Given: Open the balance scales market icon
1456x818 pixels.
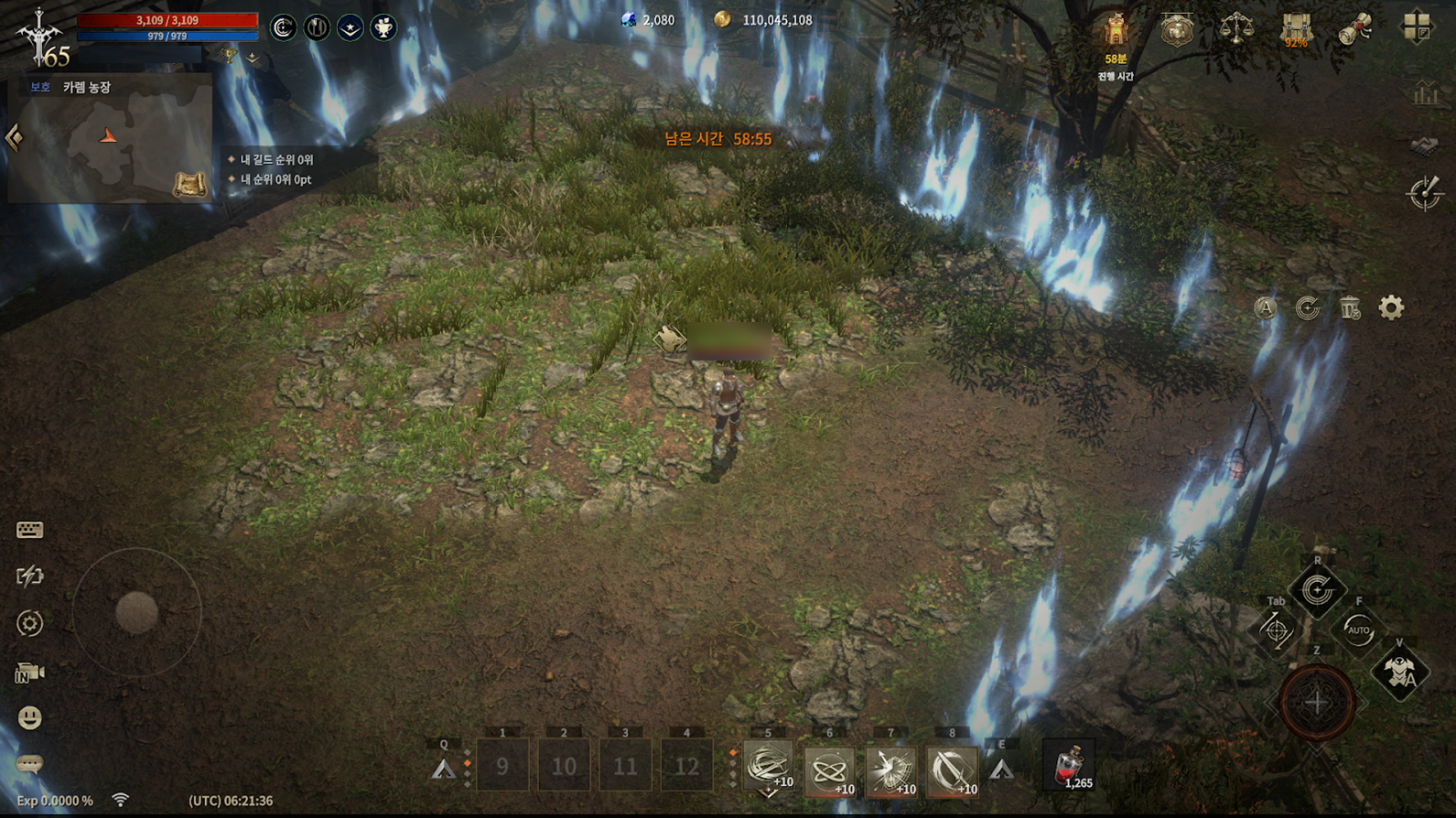Looking at the screenshot, I should coord(1236,28).
